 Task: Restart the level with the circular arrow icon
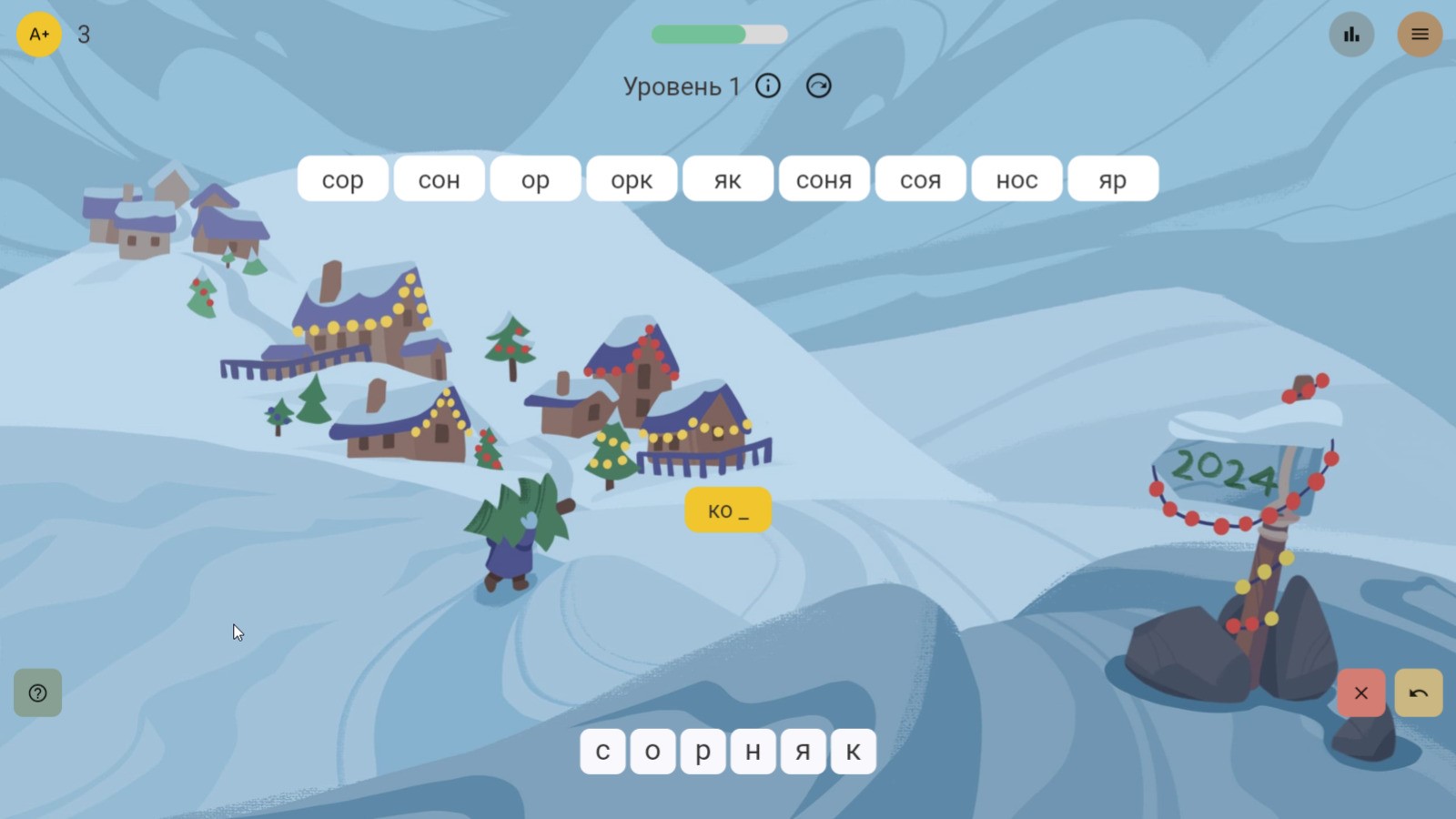tap(817, 85)
